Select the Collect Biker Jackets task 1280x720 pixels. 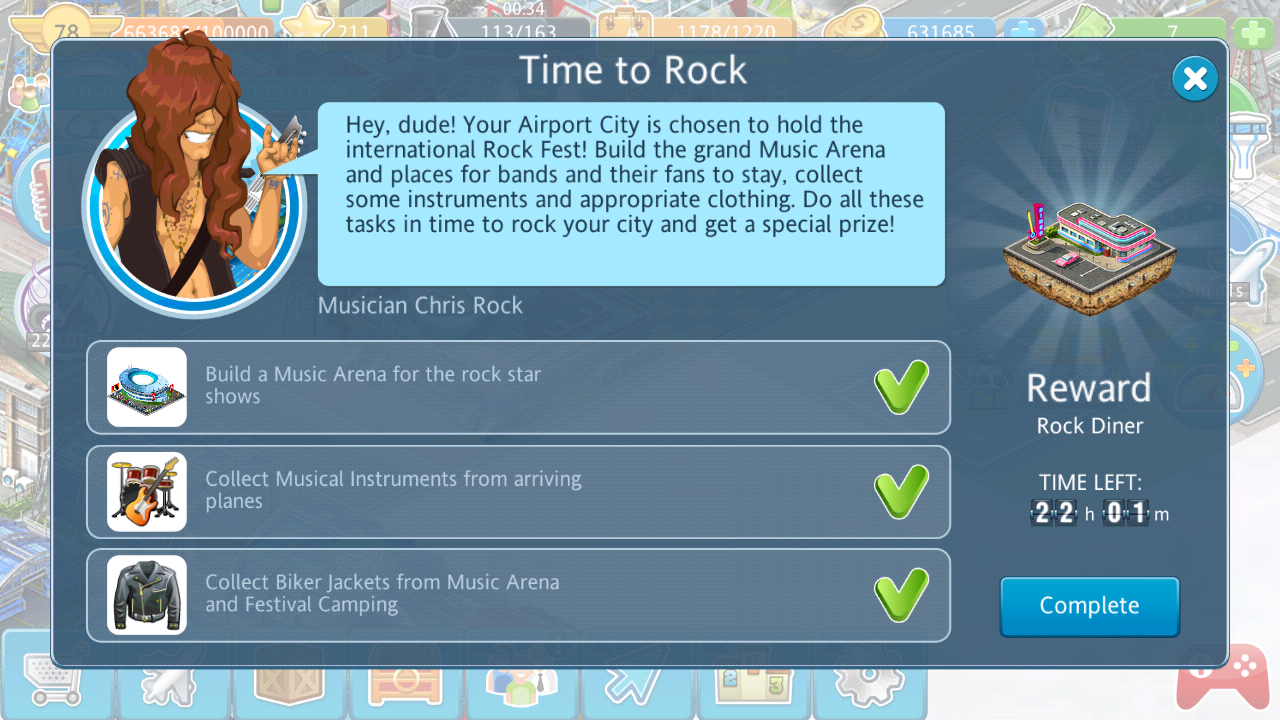(x=518, y=594)
